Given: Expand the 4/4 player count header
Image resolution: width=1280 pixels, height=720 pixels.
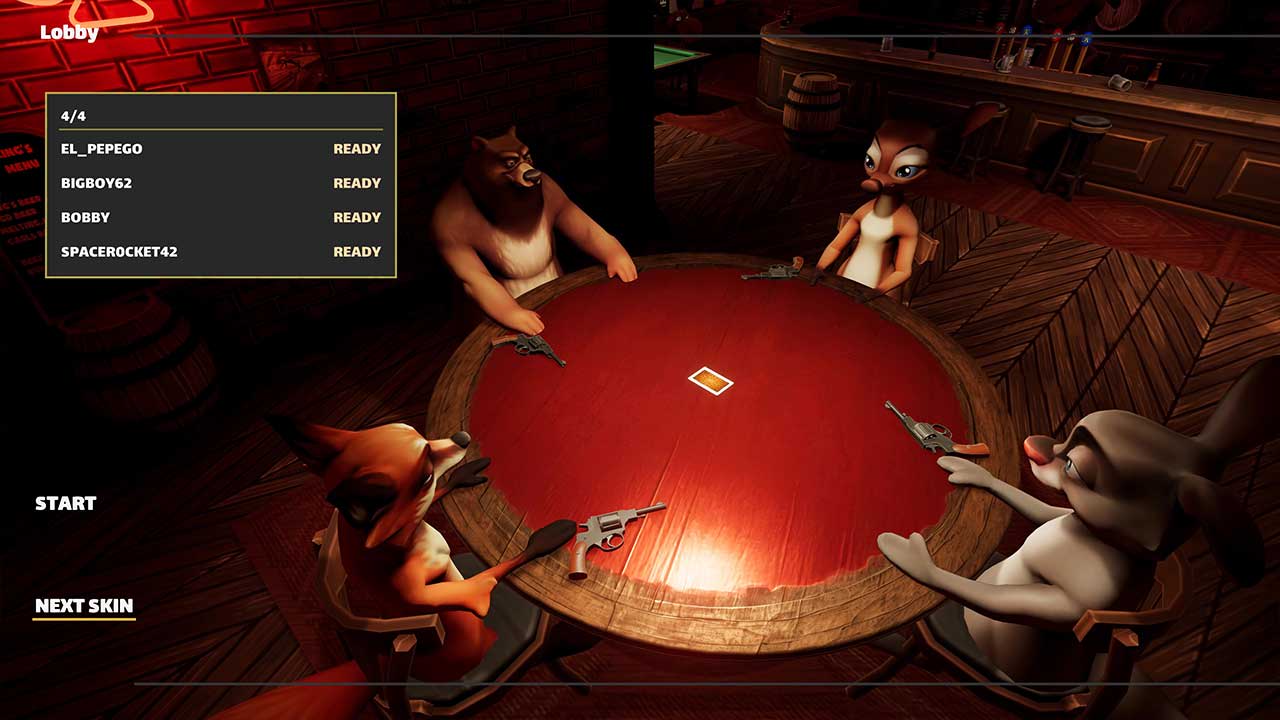Looking at the screenshot, I should 73,114.
